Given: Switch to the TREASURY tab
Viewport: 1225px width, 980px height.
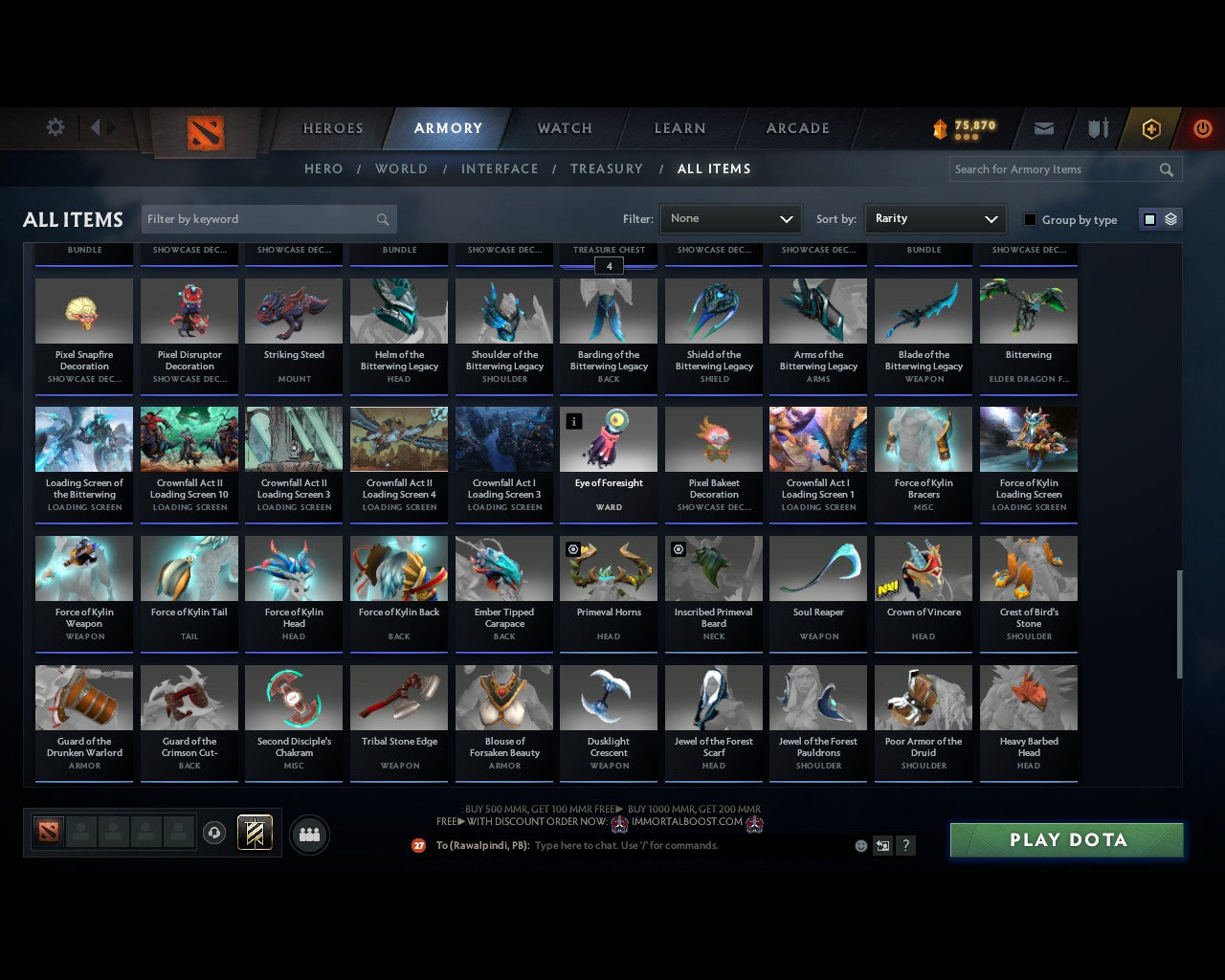Looking at the screenshot, I should click(607, 168).
